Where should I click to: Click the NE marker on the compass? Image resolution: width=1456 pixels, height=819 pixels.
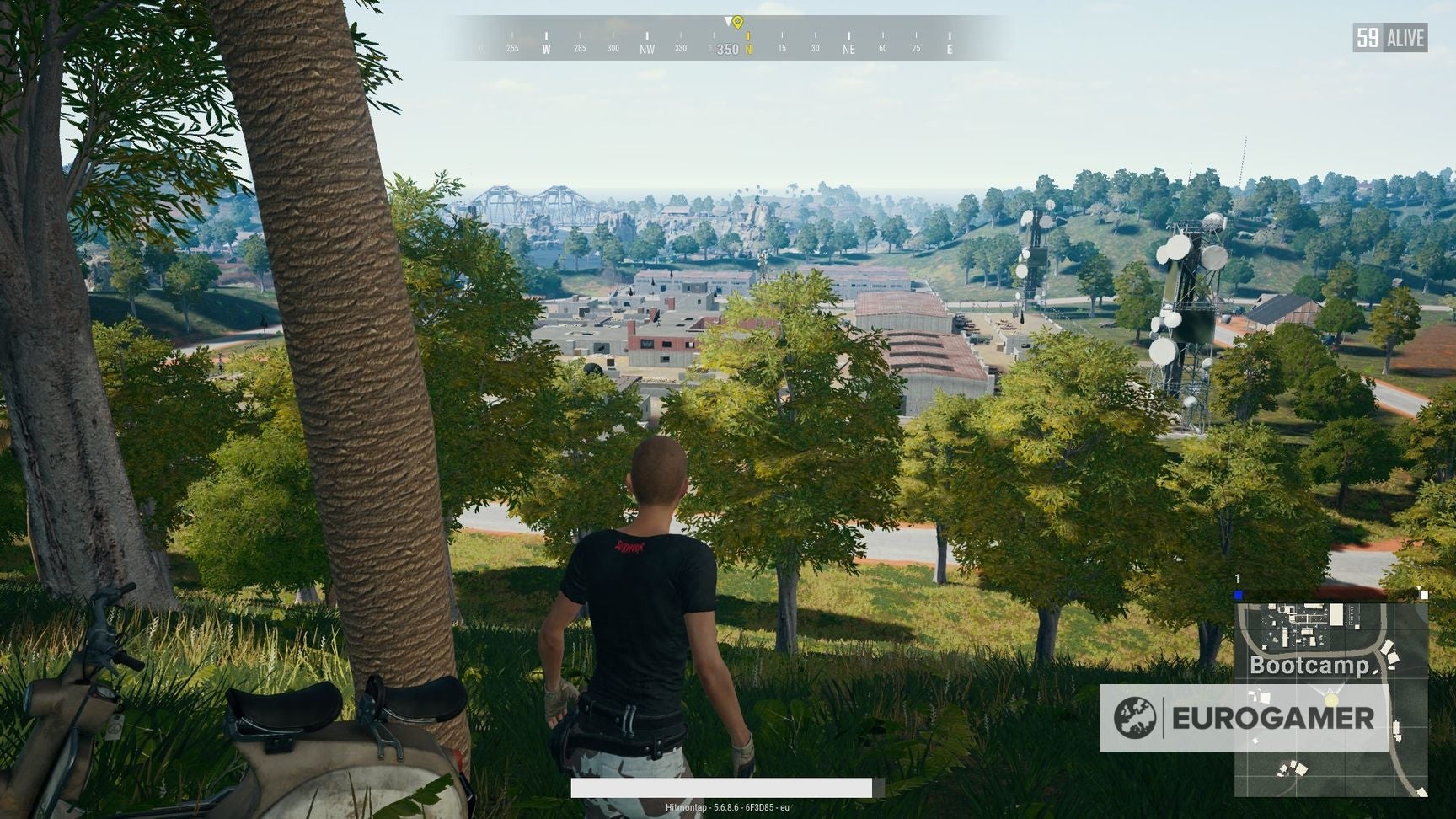(x=848, y=49)
